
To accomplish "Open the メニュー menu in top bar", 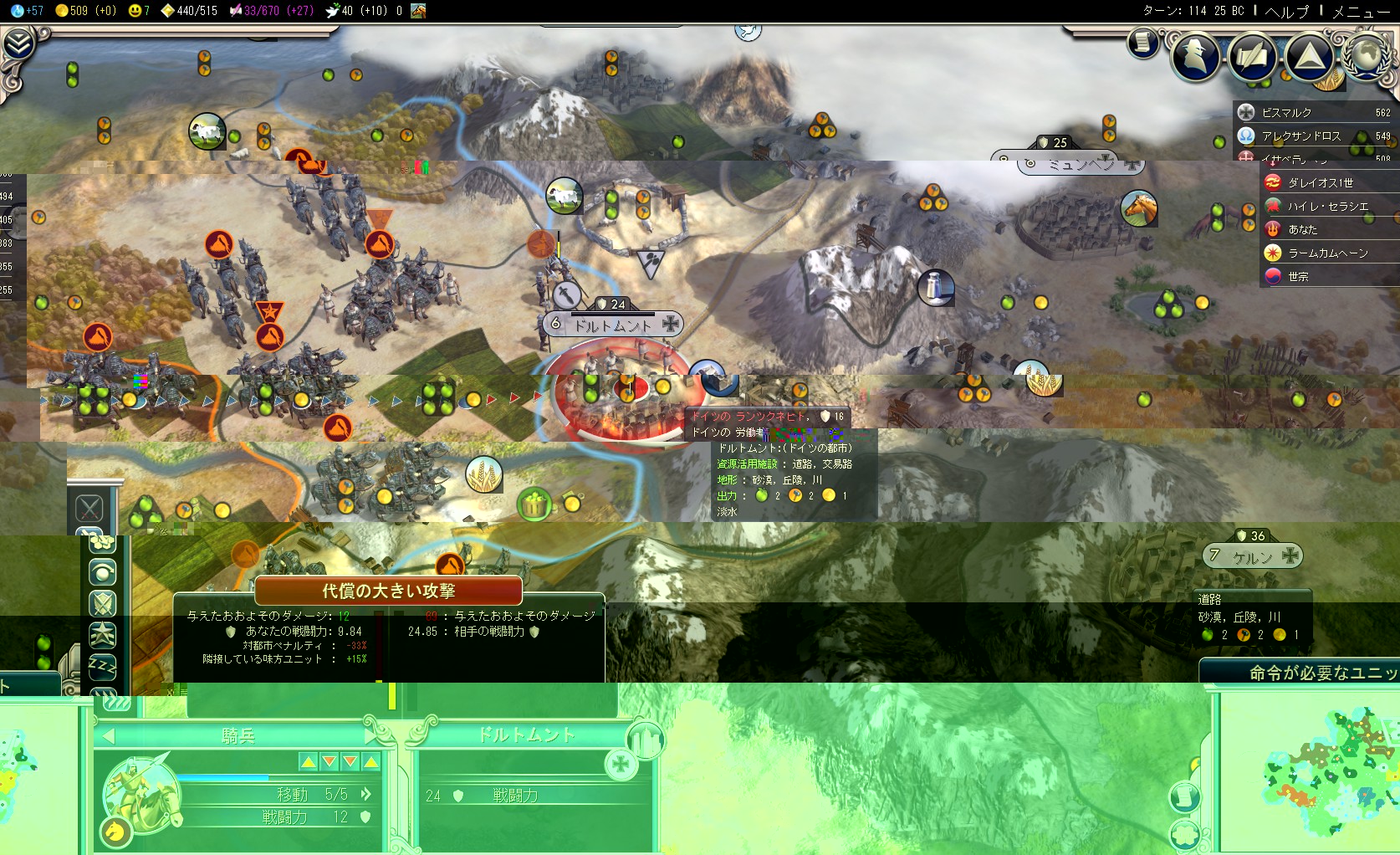I will [x=1361, y=11].
